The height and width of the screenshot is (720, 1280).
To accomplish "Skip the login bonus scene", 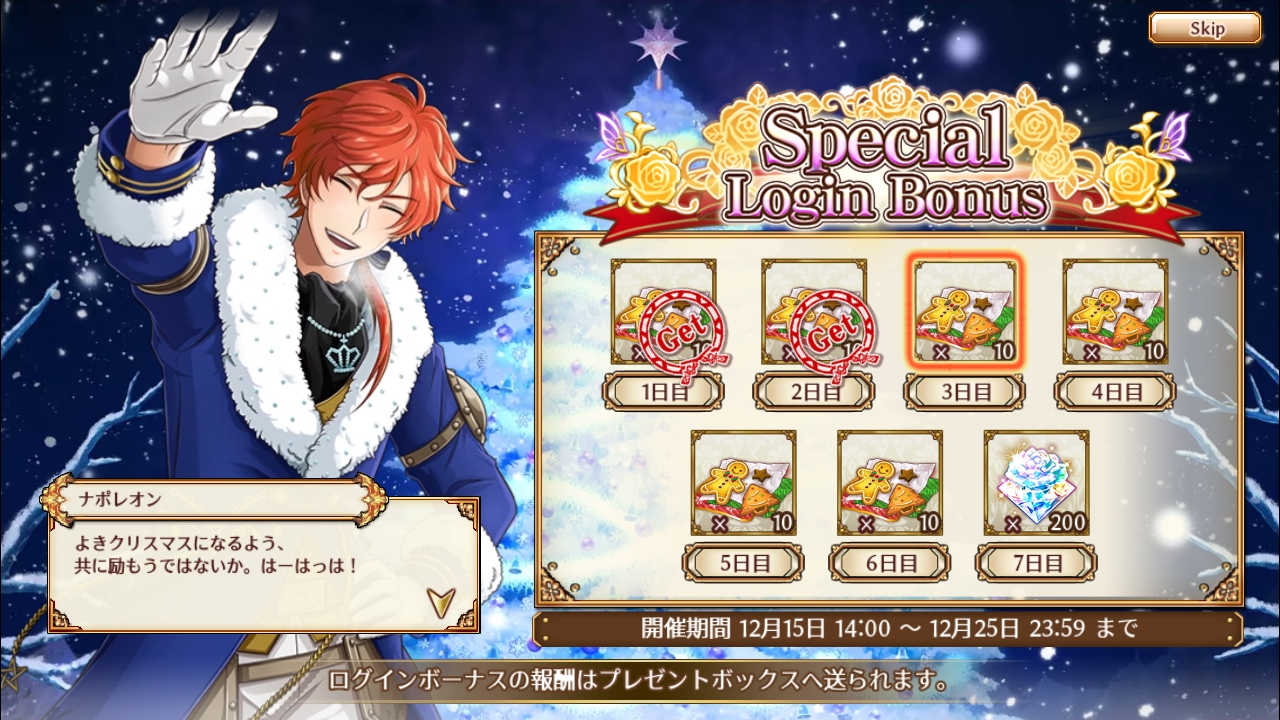I will click(x=1204, y=28).
